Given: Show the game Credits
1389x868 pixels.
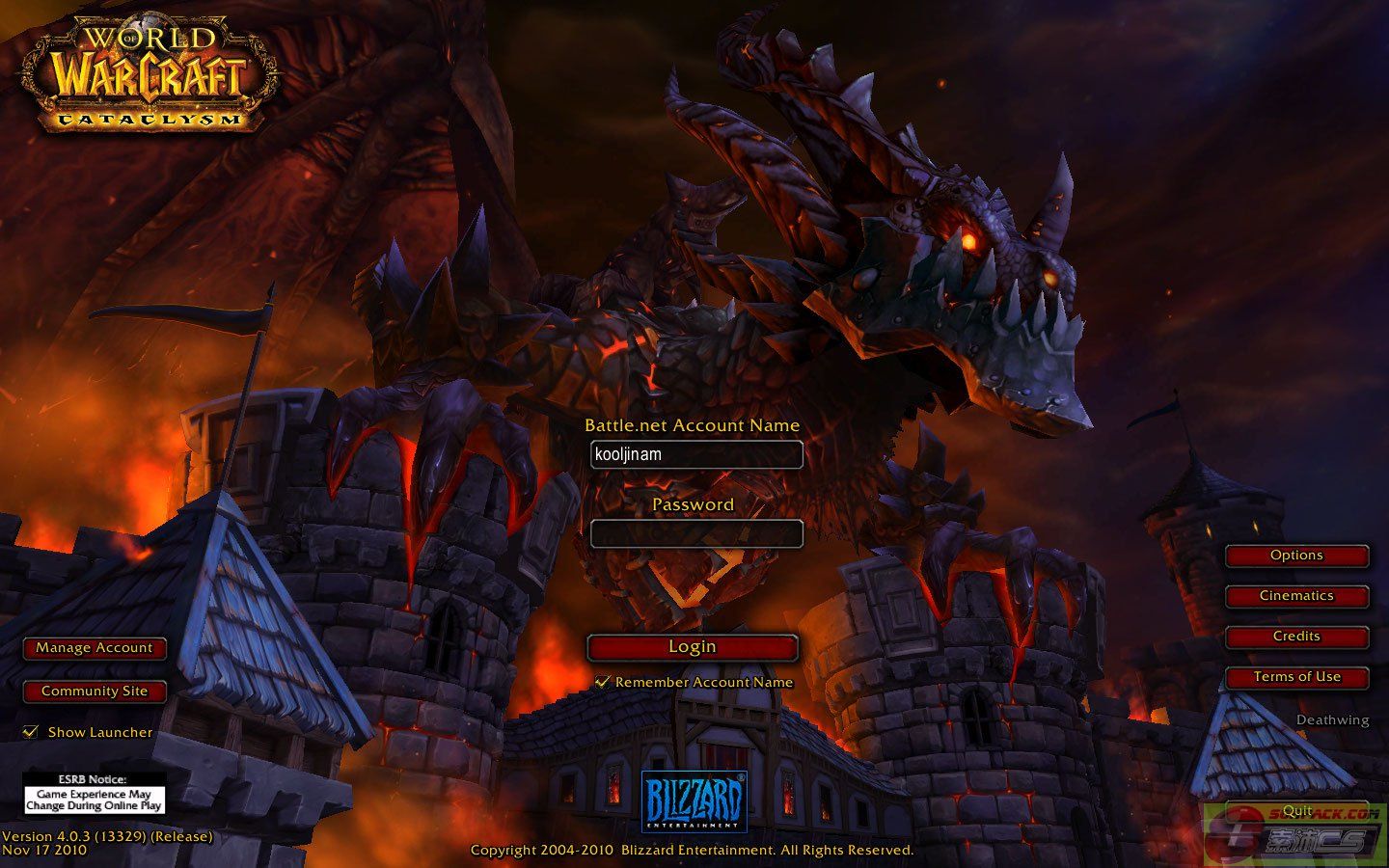Looking at the screenshot, I should (1296, 637).
